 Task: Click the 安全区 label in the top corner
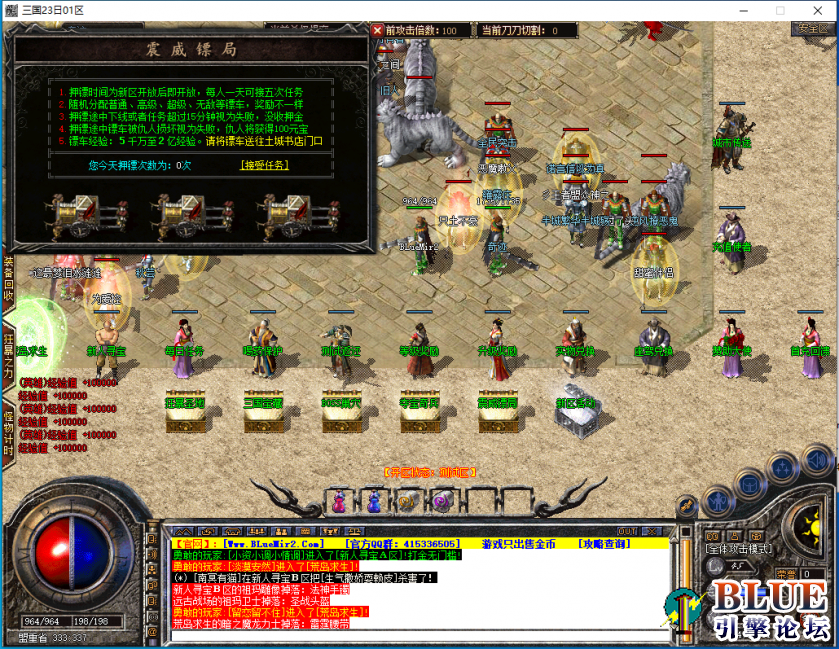click(x=810, y=29)
